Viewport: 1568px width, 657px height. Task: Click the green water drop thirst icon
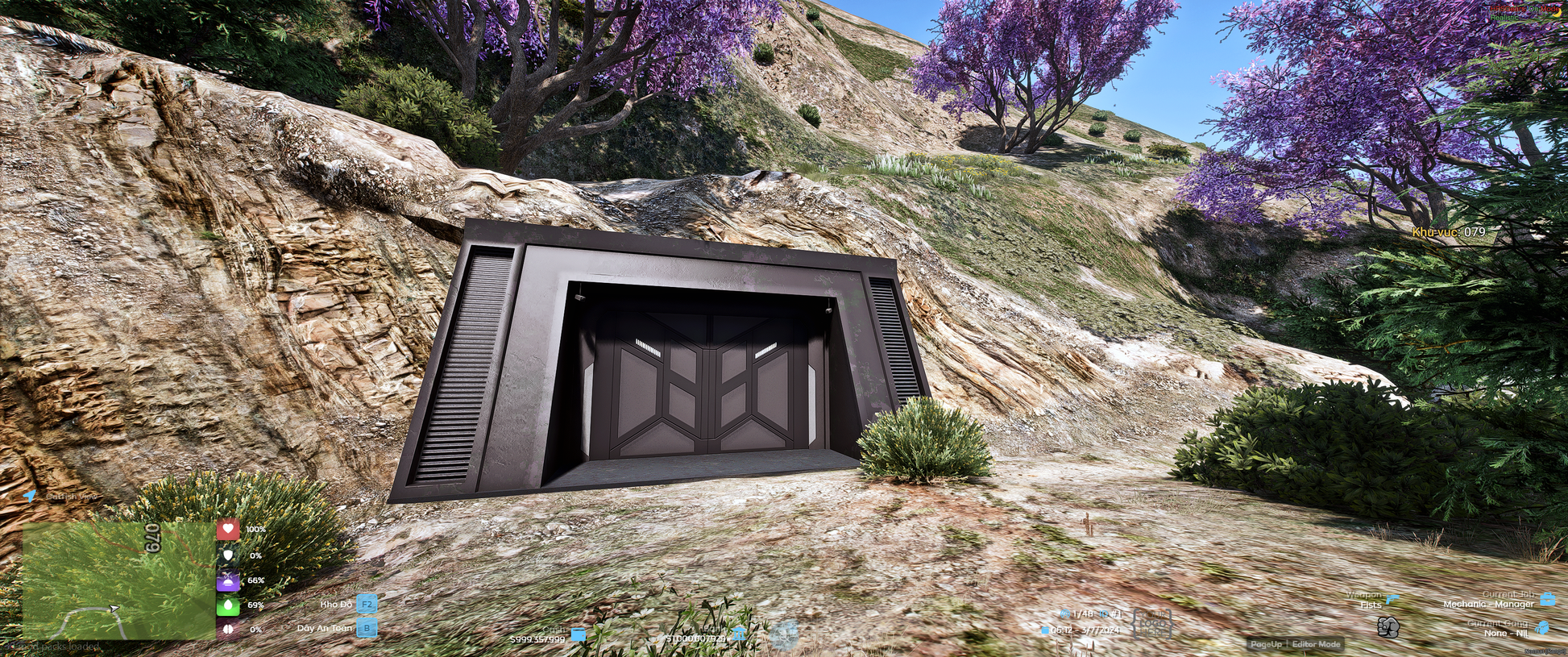pyautogui.click(x=228, y=605)
